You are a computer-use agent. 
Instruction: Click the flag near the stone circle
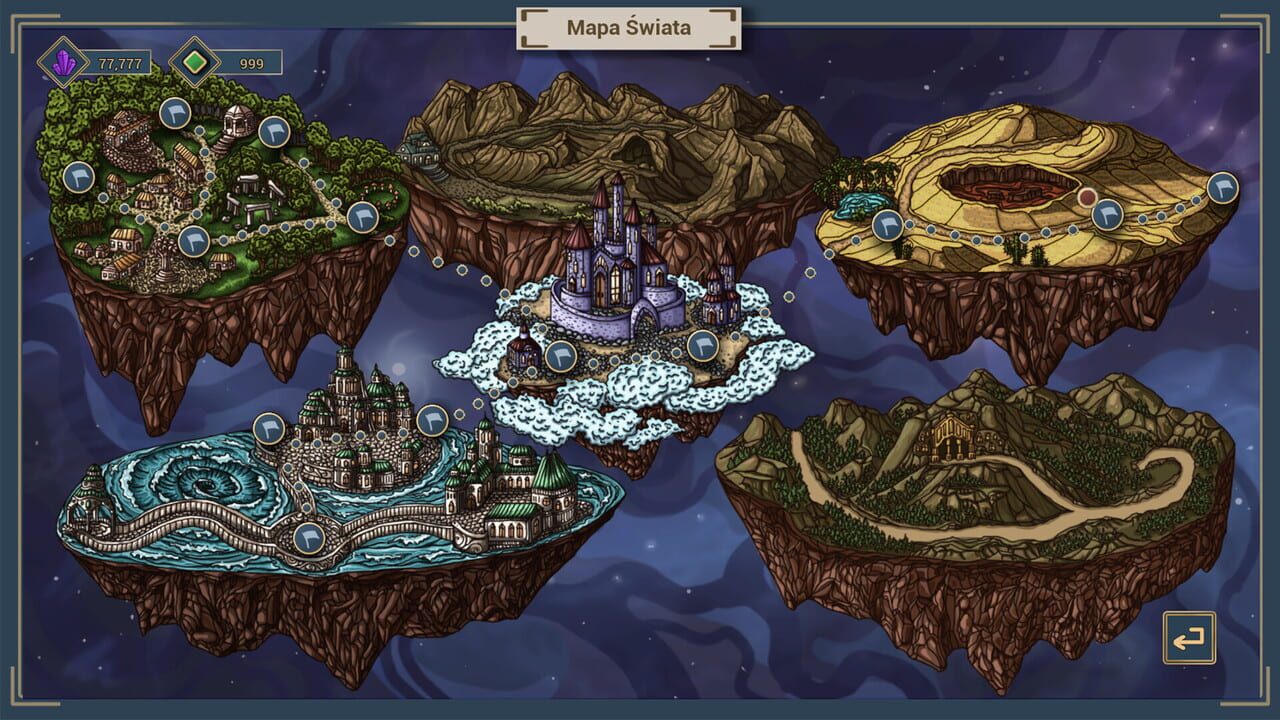point(194,241)
